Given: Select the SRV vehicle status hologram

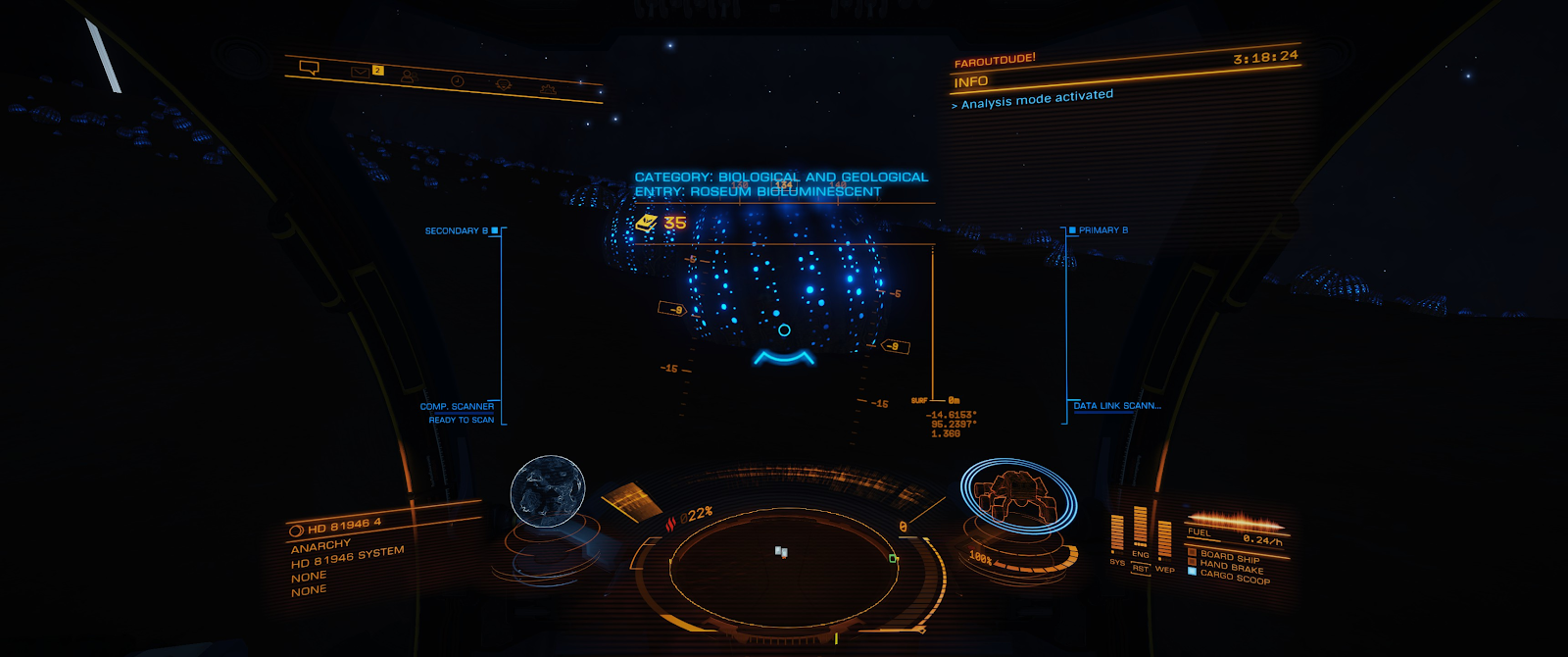Looking at the screenshot, I should pyautogui.click(x=1017, y=496).
